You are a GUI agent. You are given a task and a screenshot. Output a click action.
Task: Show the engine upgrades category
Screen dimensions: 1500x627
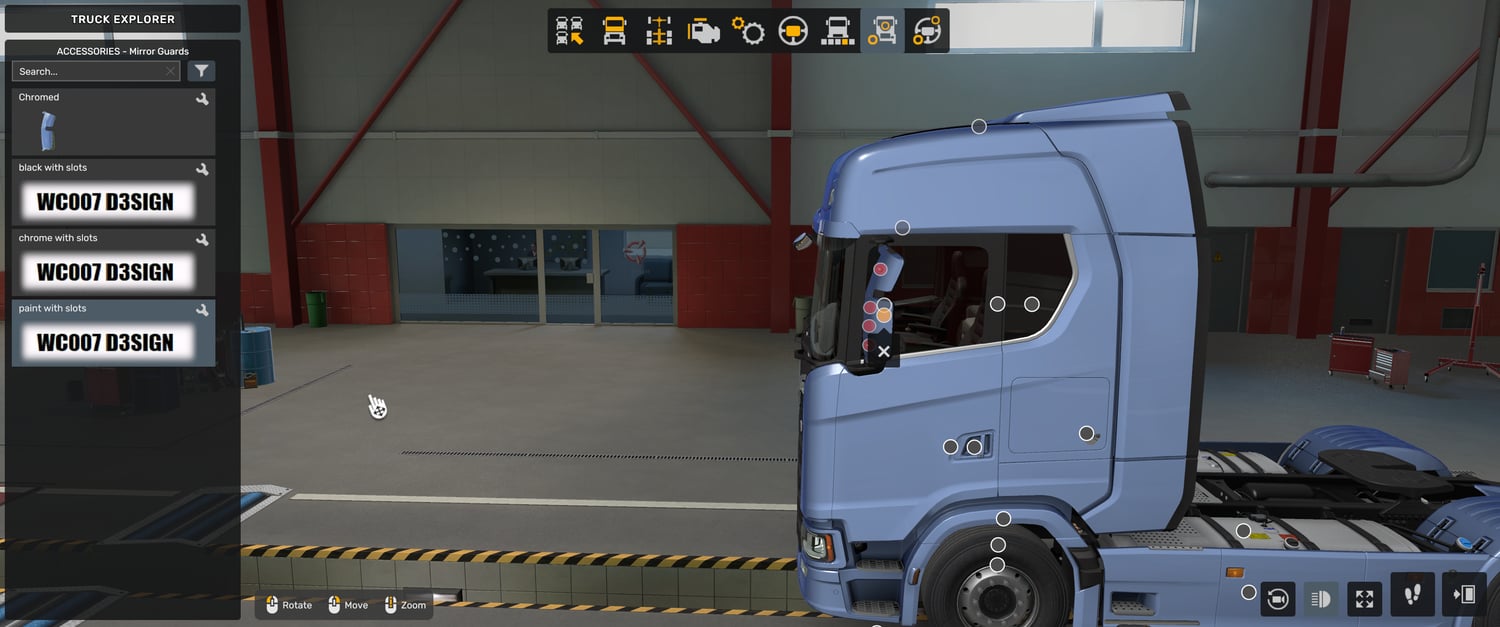click(703, 31)
